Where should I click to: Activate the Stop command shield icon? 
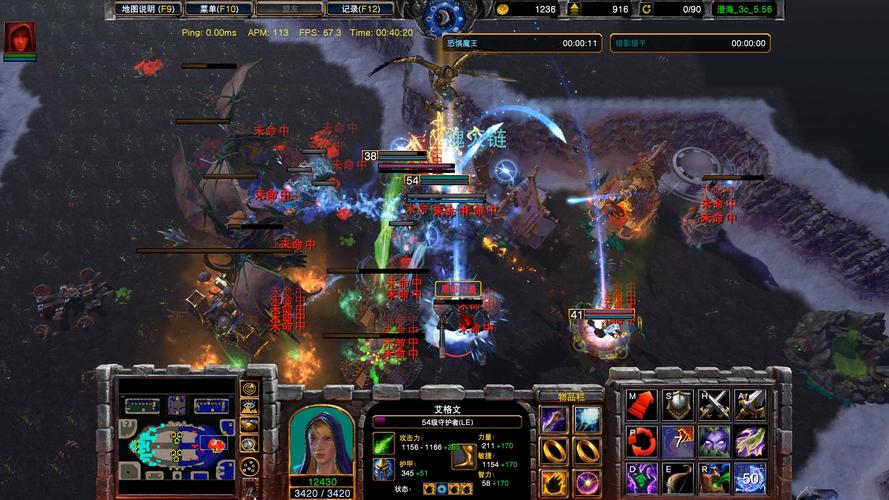tap(677, 405)
